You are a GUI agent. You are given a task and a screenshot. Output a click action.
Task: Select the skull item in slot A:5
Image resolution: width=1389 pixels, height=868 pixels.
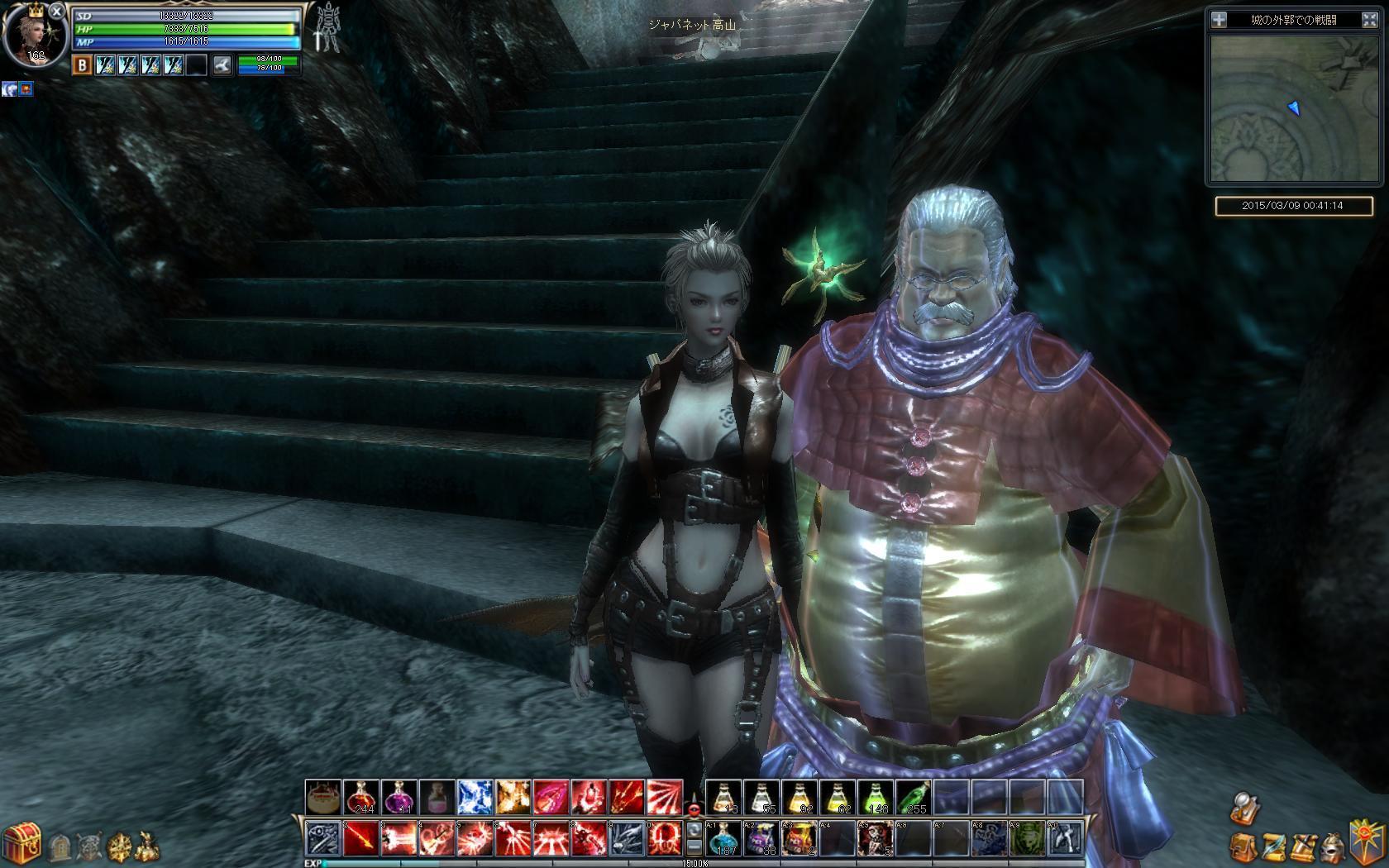[x=875, y=838]
